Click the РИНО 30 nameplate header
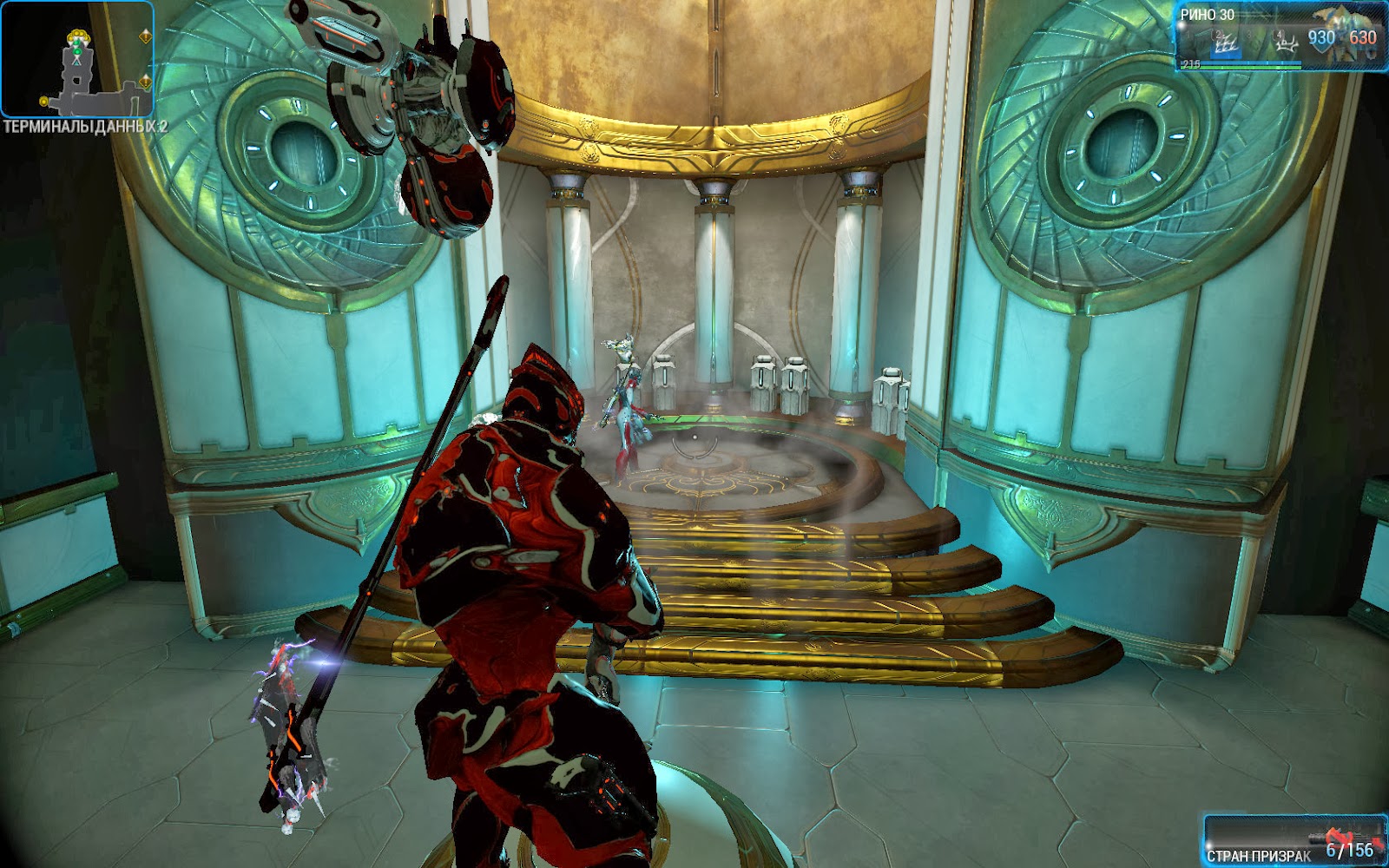Screen dimensions: 1389x868 1207,14
